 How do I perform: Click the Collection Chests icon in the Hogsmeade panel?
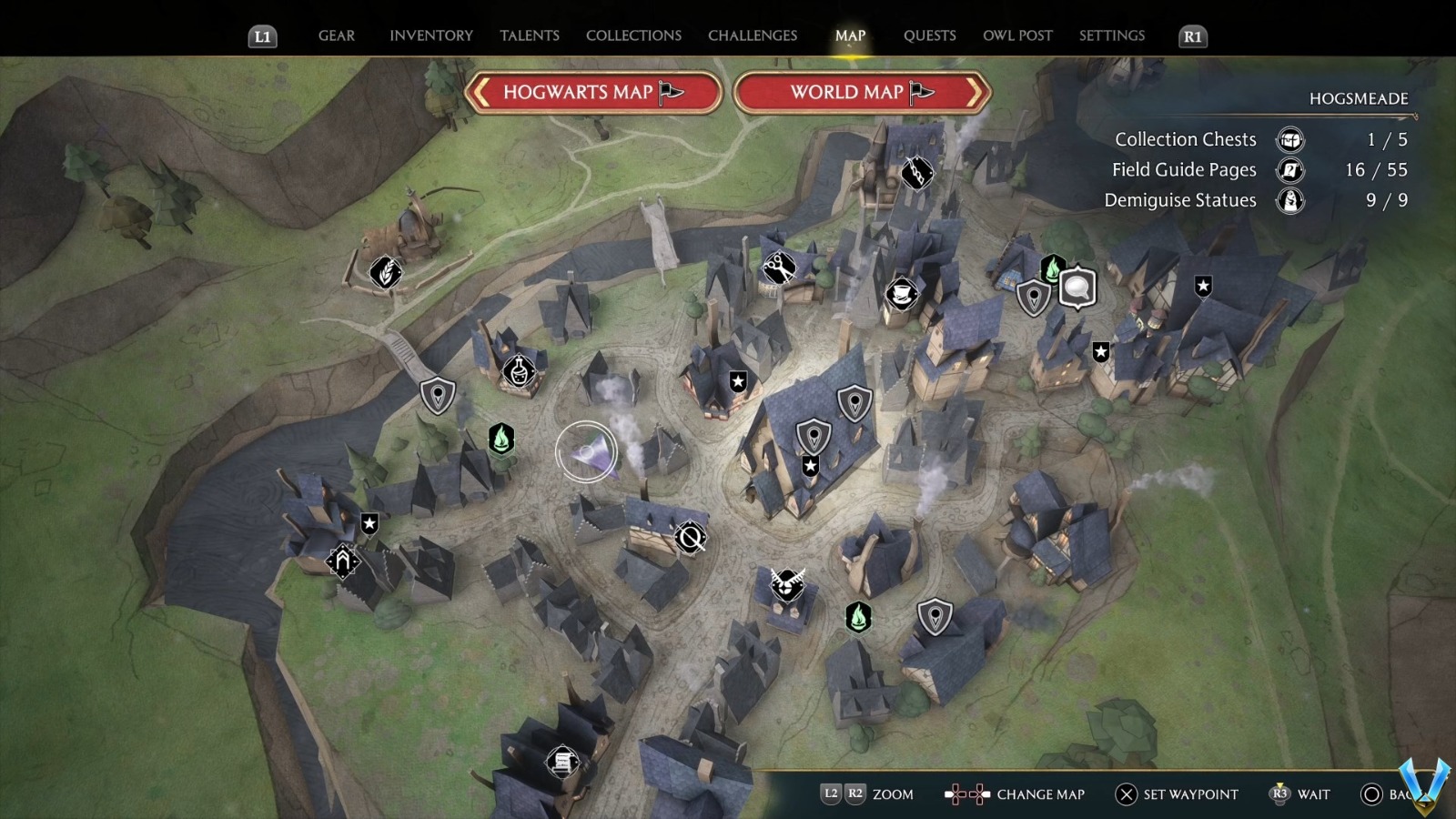pyautogui.click(x=1289, y=140)
